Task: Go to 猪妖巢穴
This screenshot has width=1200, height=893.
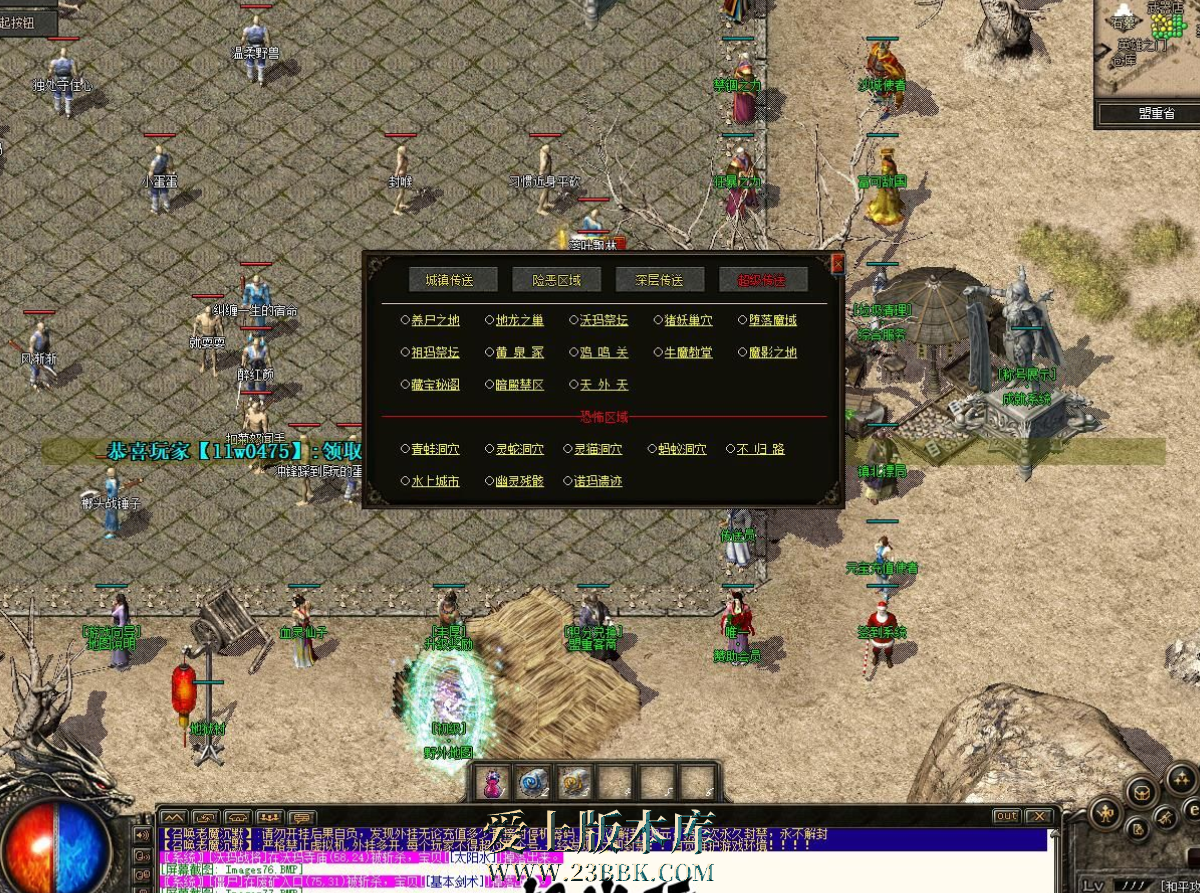Action: 689,321
